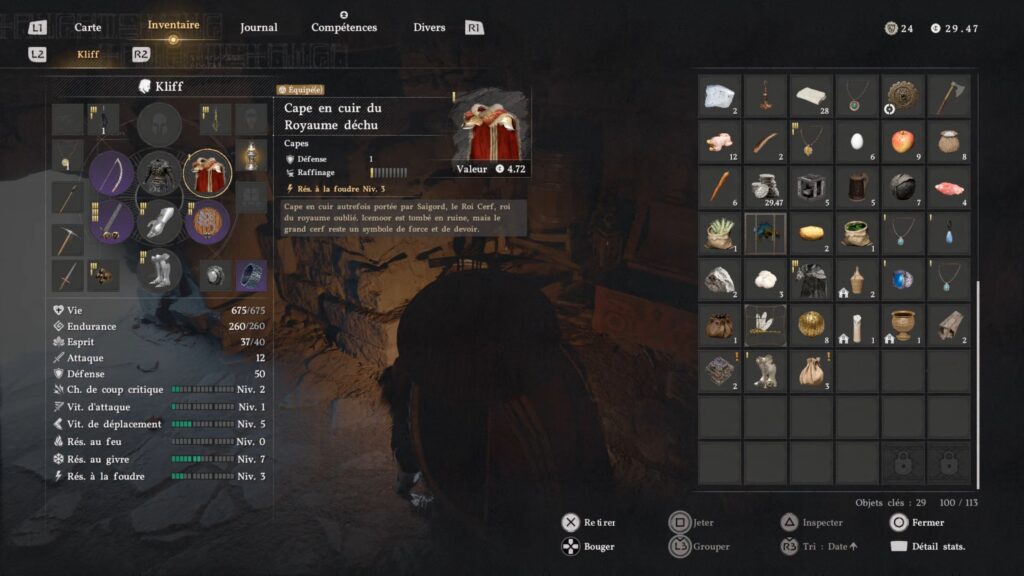The width and height of the screenshot is (1024, 576).
Task: Pick the equipped round wooden shield slot
Action: click(x=207, y=221)
